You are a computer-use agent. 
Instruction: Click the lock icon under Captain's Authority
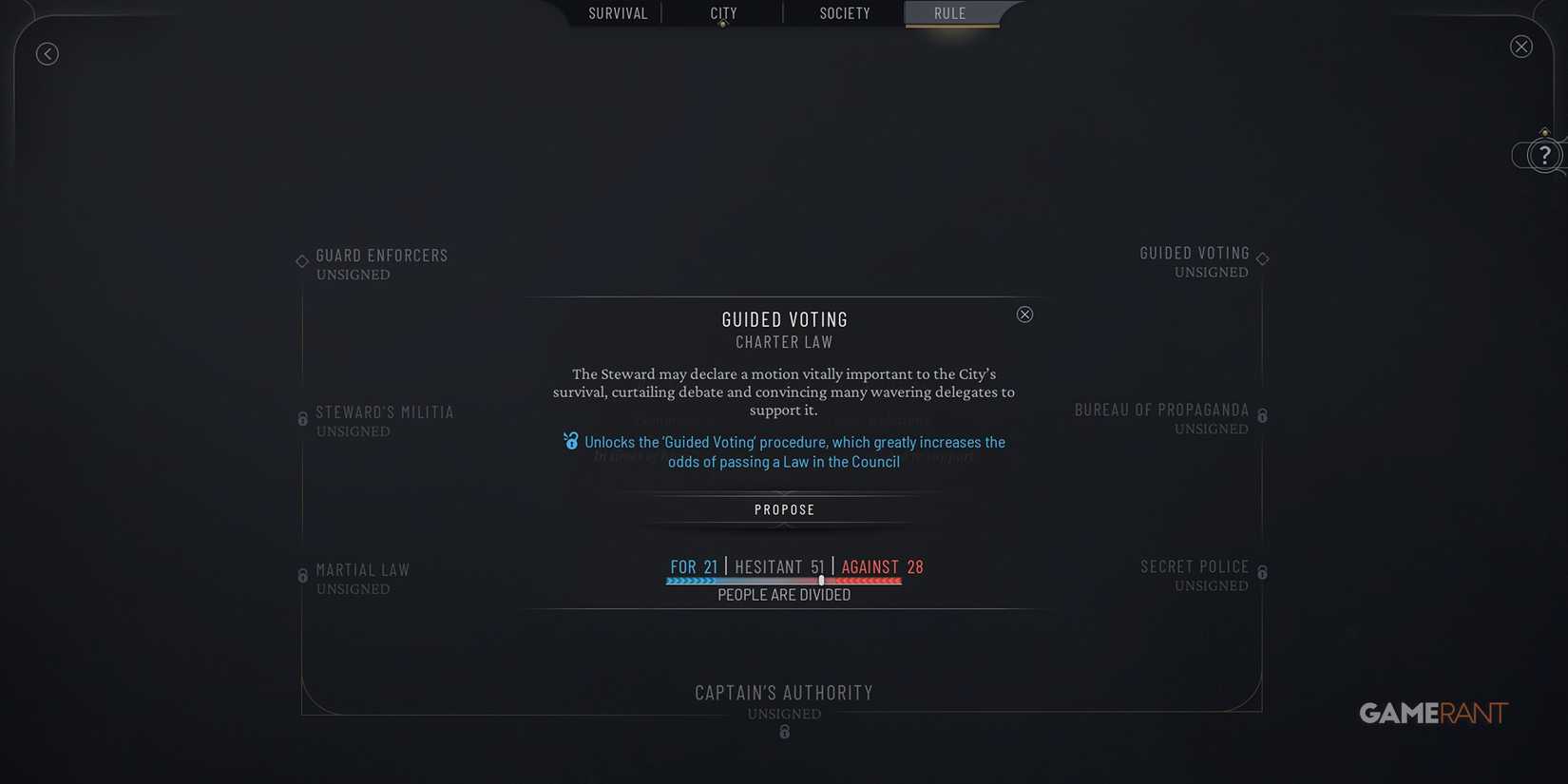(784, 732)
